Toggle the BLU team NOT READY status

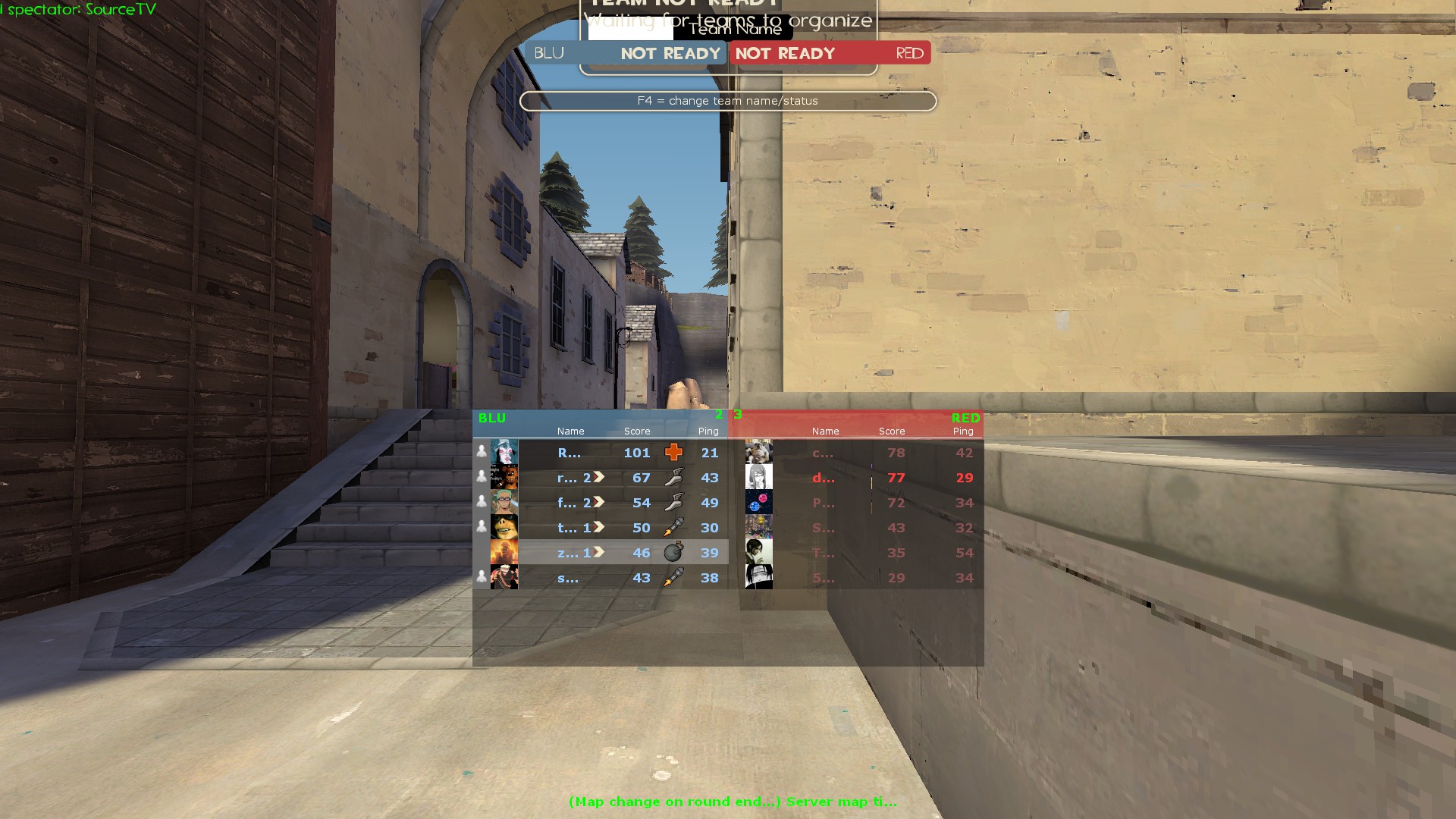pyautogui.click(x=626, y=53)
